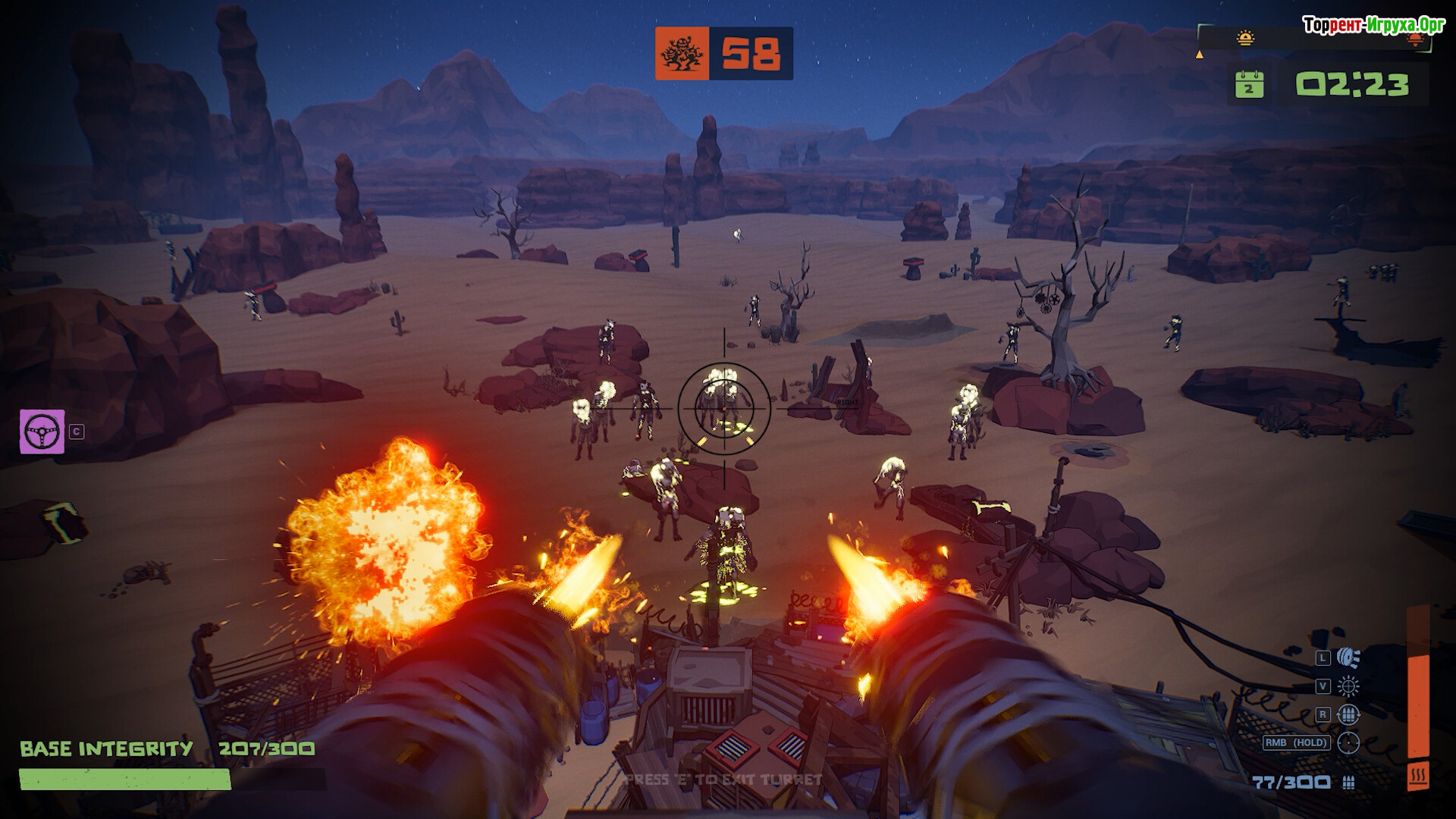The width and height of the screenshot is (1456, 819).
Task: Click the orange zombie horde icon
Action: tap(682, 54)
